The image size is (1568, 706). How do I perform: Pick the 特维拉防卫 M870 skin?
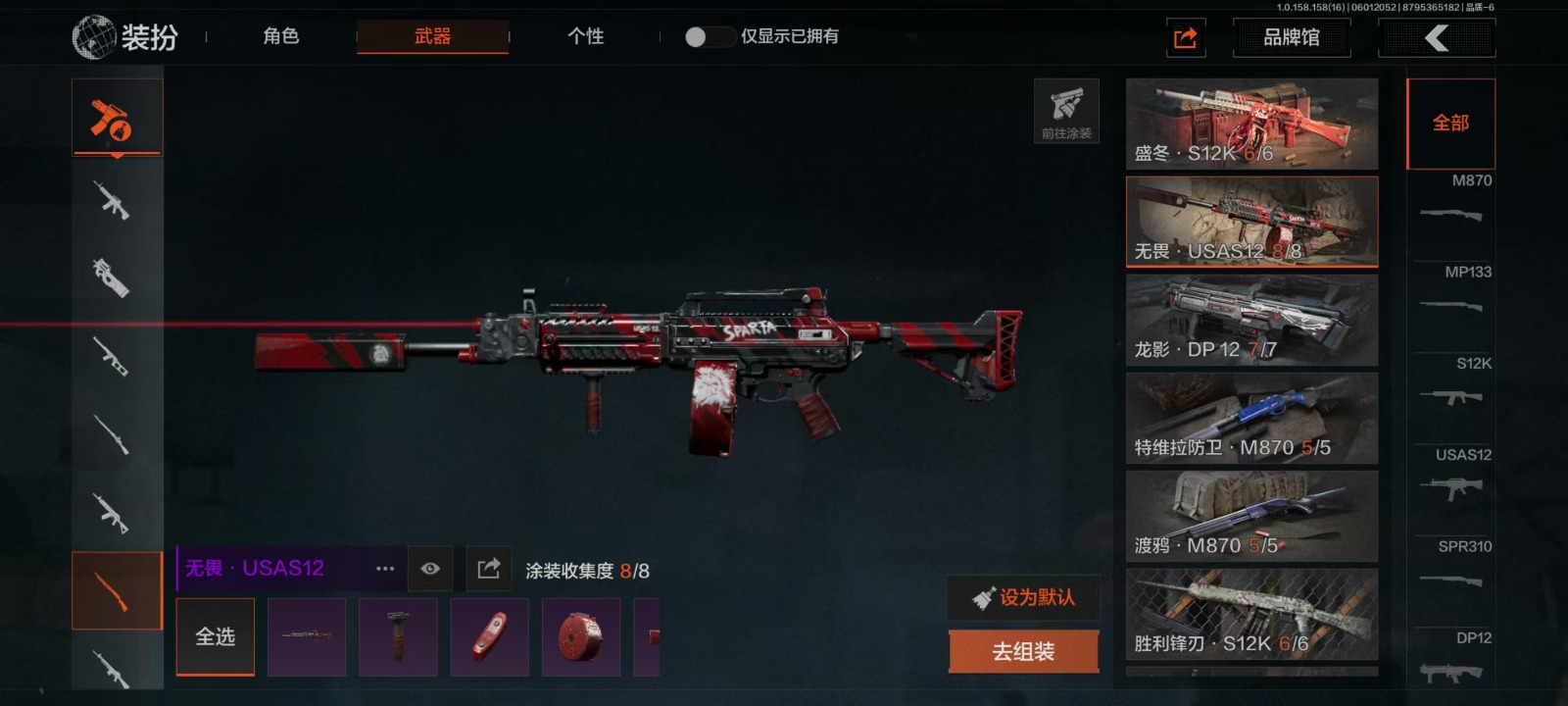(x=1251, y=418)
